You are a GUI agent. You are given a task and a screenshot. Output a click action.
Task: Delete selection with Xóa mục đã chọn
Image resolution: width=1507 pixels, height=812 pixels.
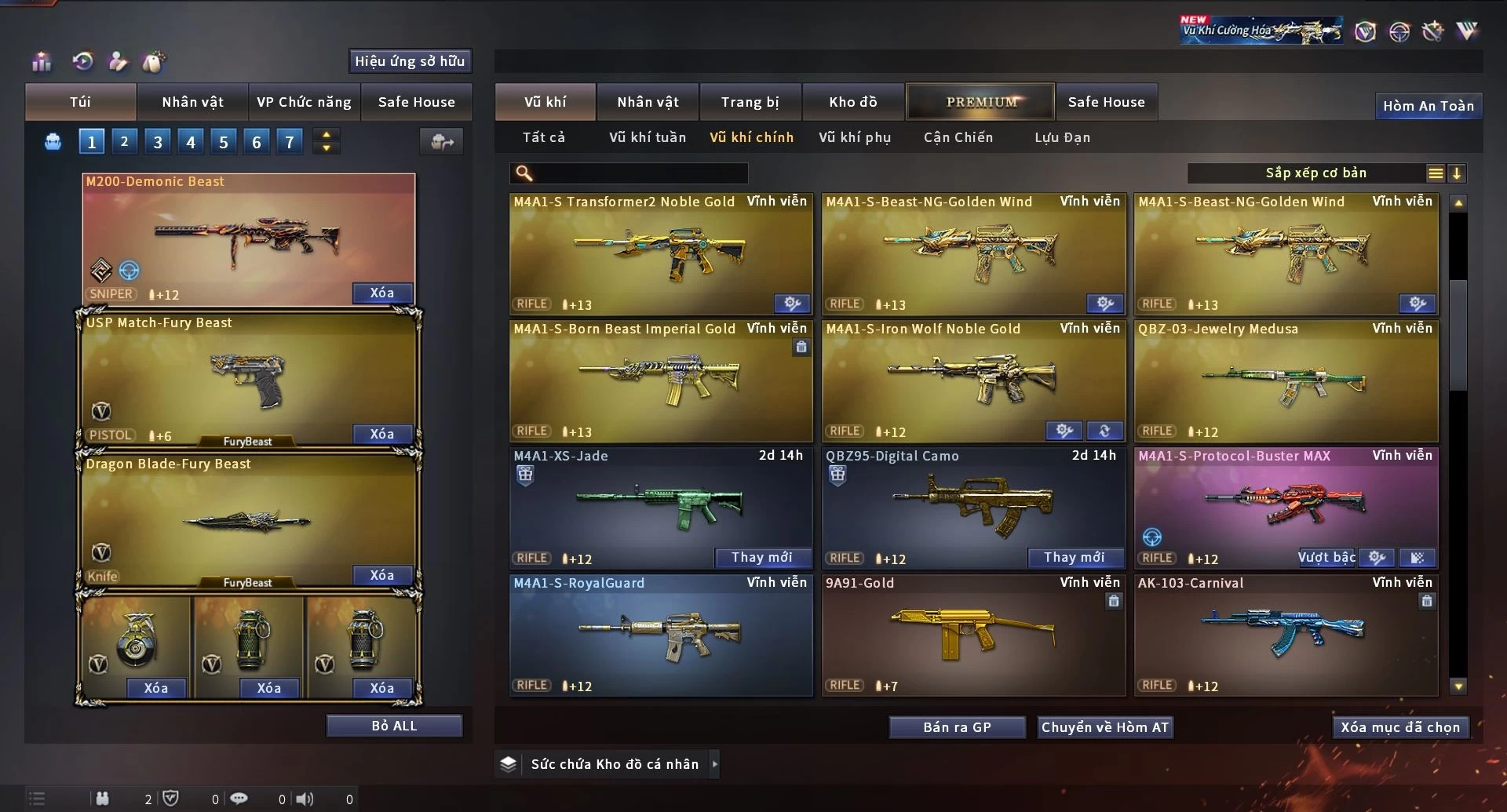1399,727
